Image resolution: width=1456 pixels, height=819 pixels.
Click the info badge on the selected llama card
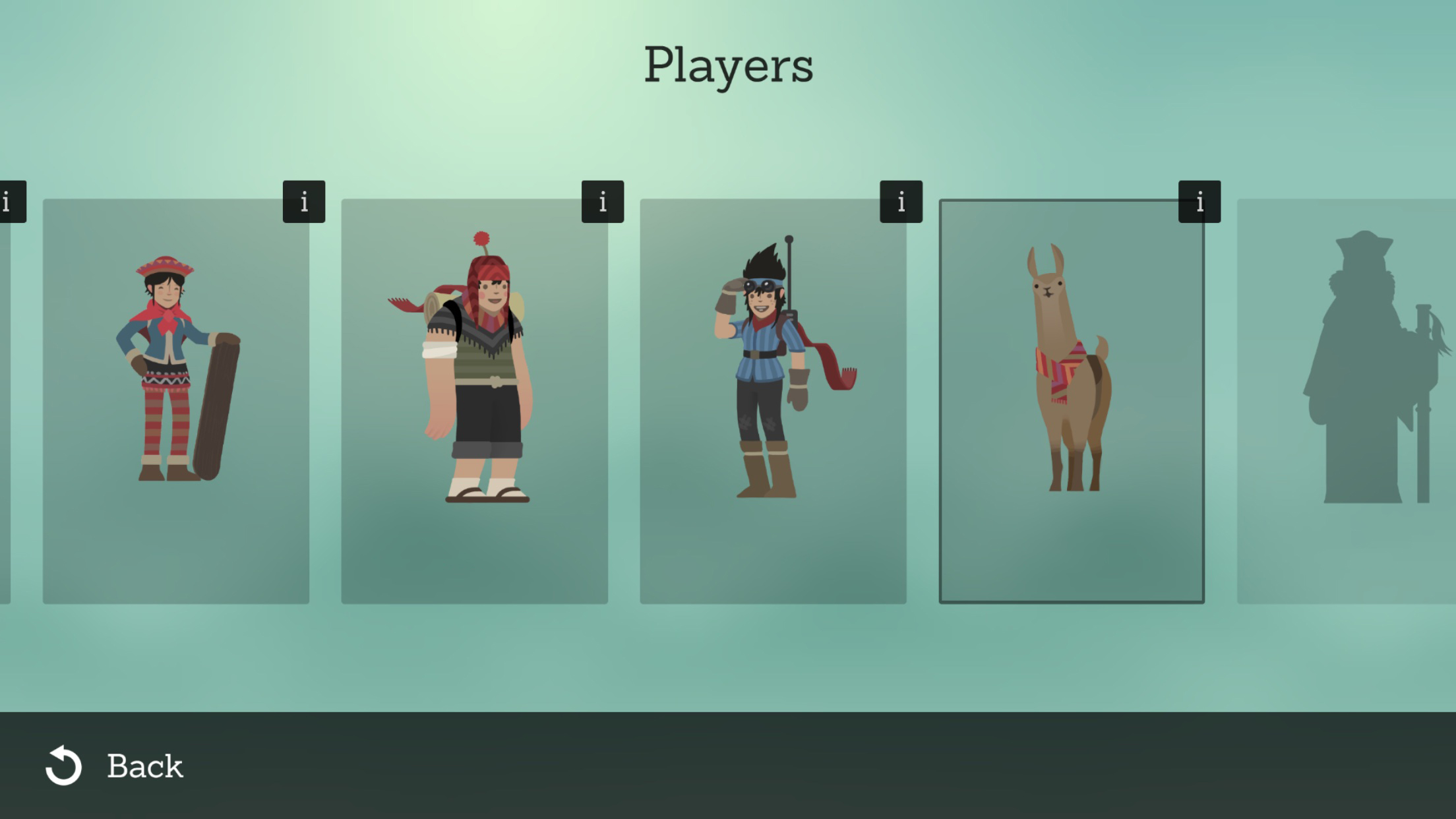1199,202
